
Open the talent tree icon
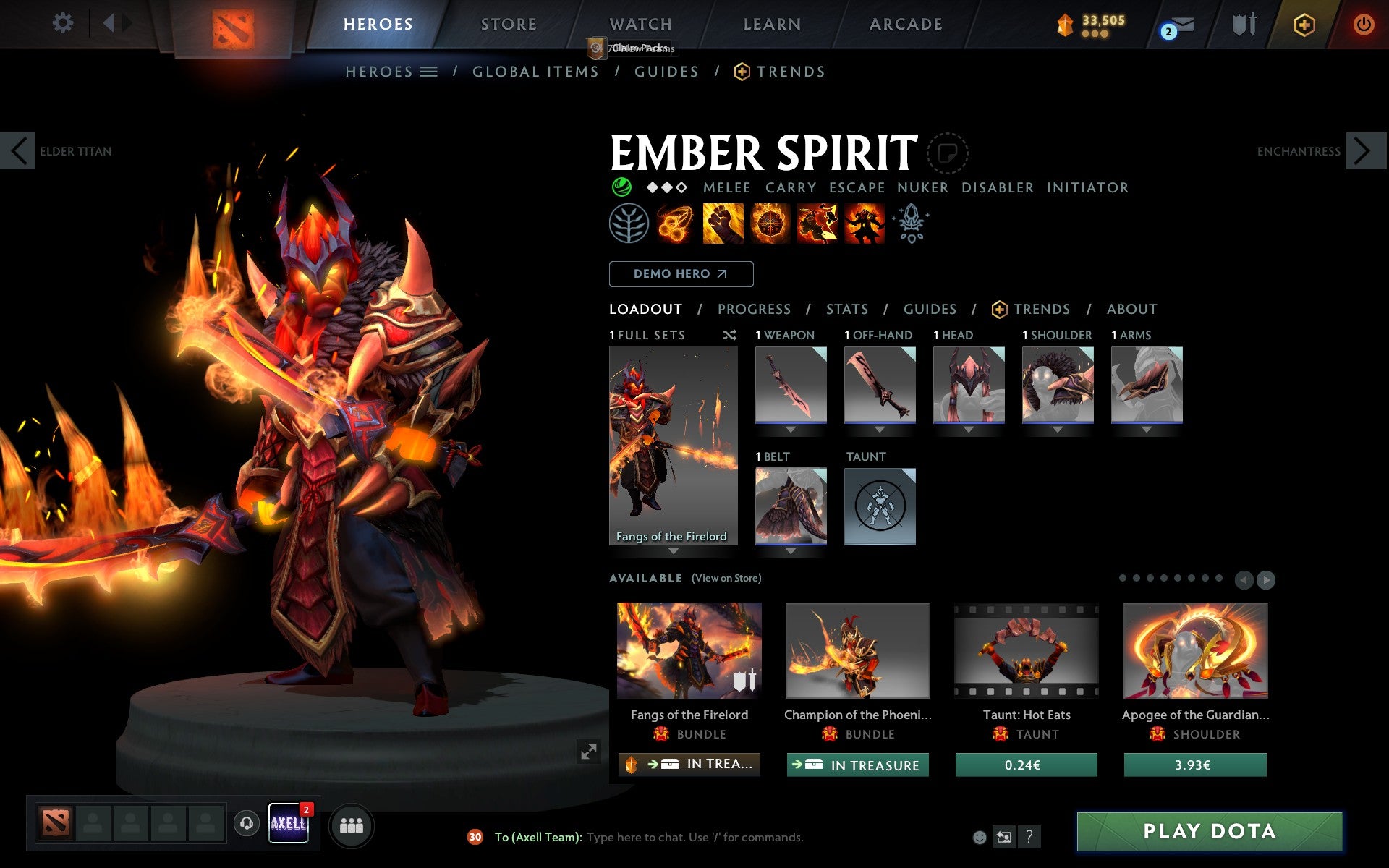point(629,224)
